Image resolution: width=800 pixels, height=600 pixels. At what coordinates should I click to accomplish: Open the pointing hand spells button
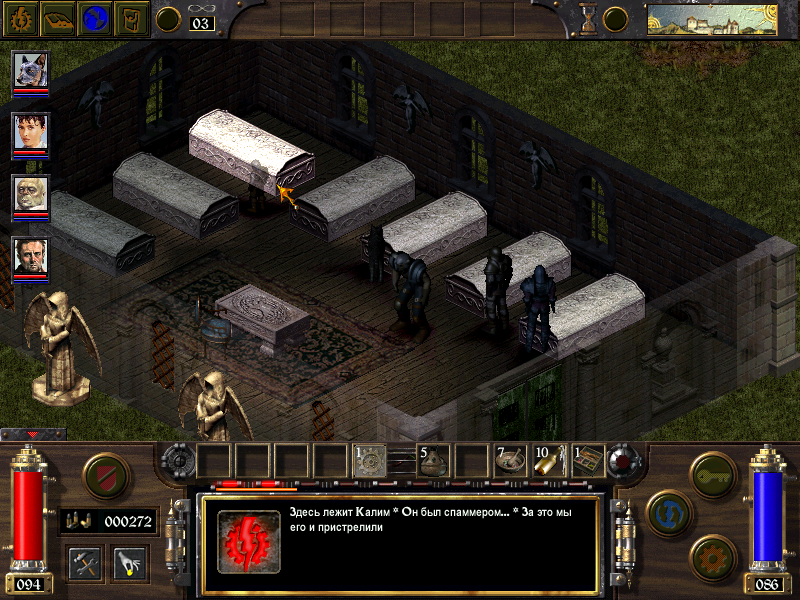(130, 562)
